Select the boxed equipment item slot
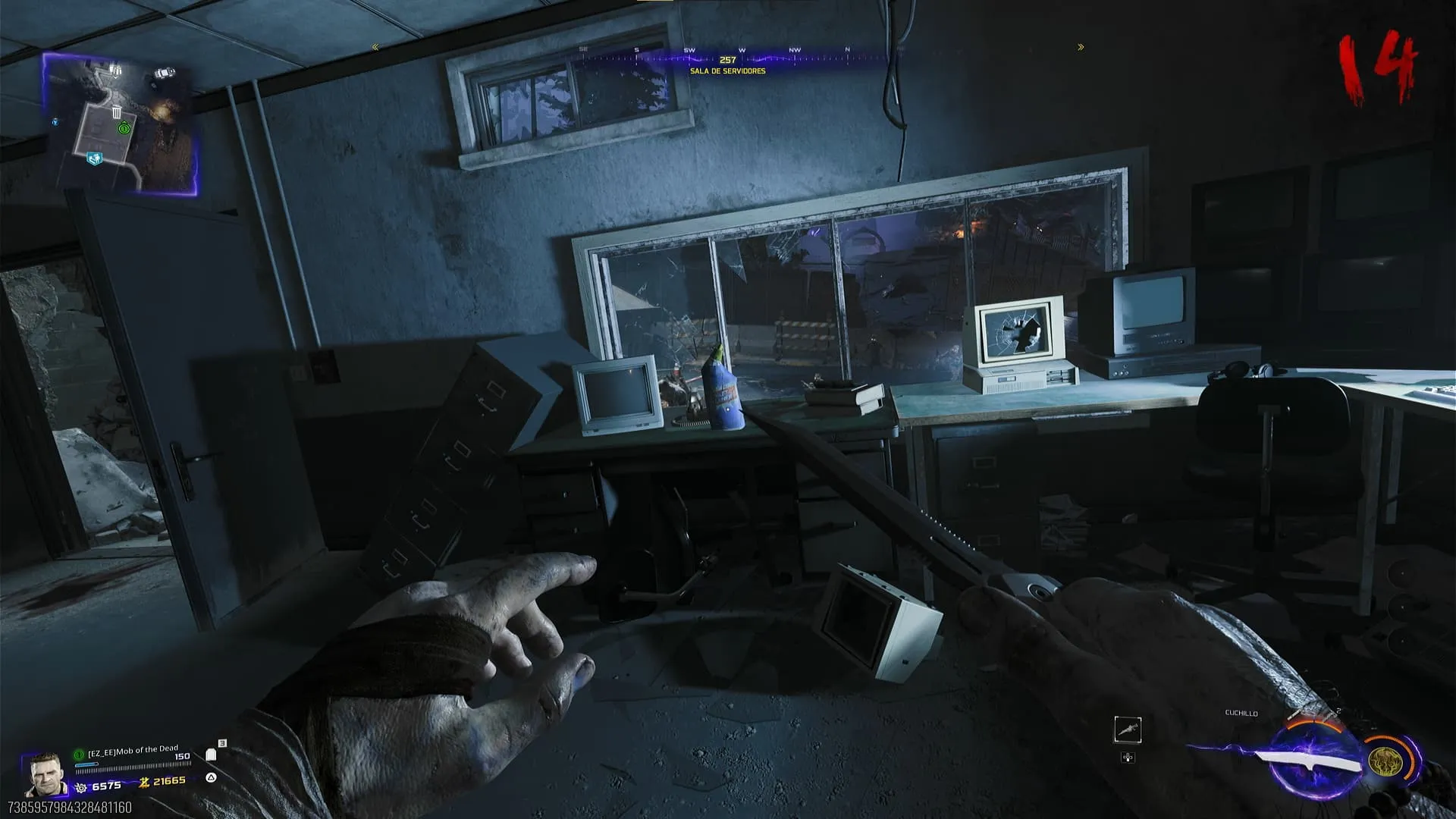 pos(1128,730)
